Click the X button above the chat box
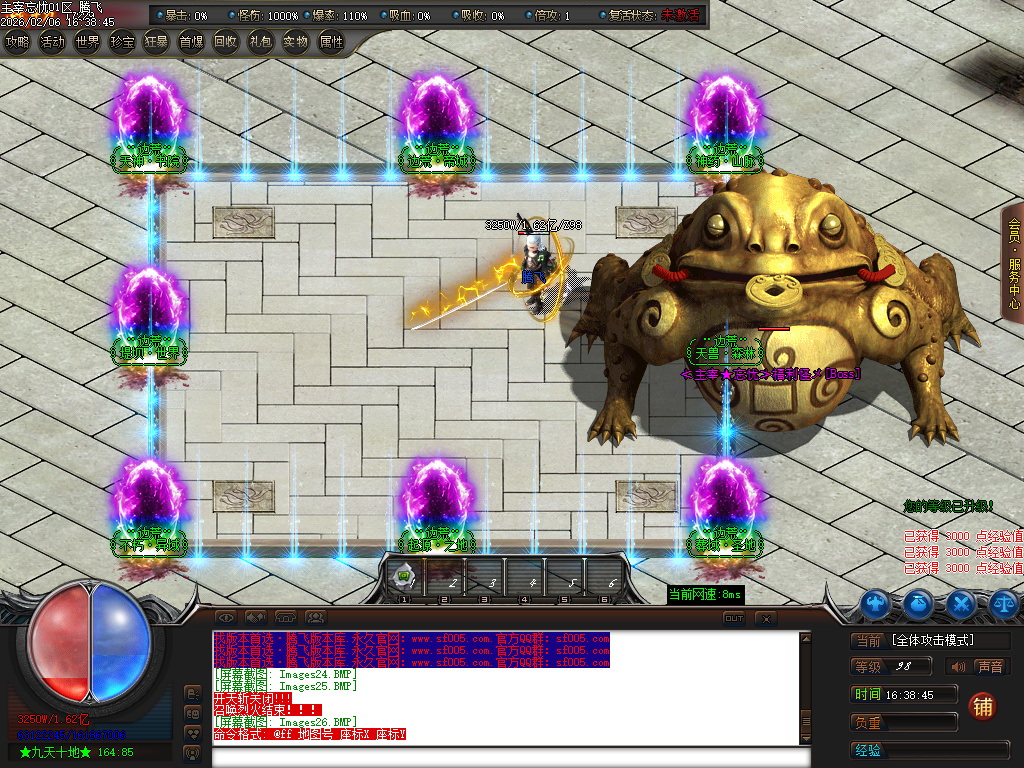Image resolution: width=1024 pixels, height=768 pixels. pos(765,619)
